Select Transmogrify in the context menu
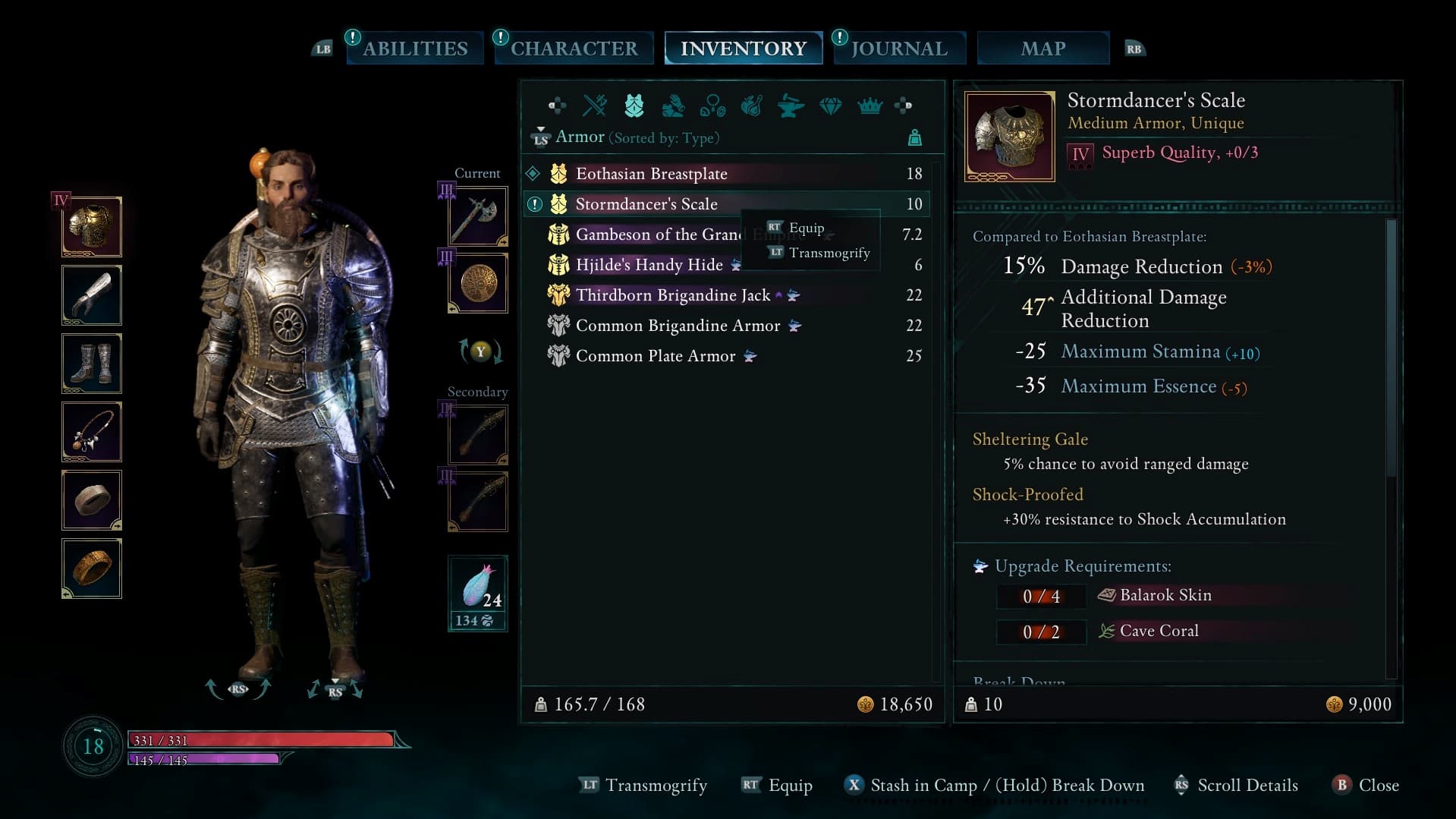This screenshot has width=1456, height=819. (830, 253)
